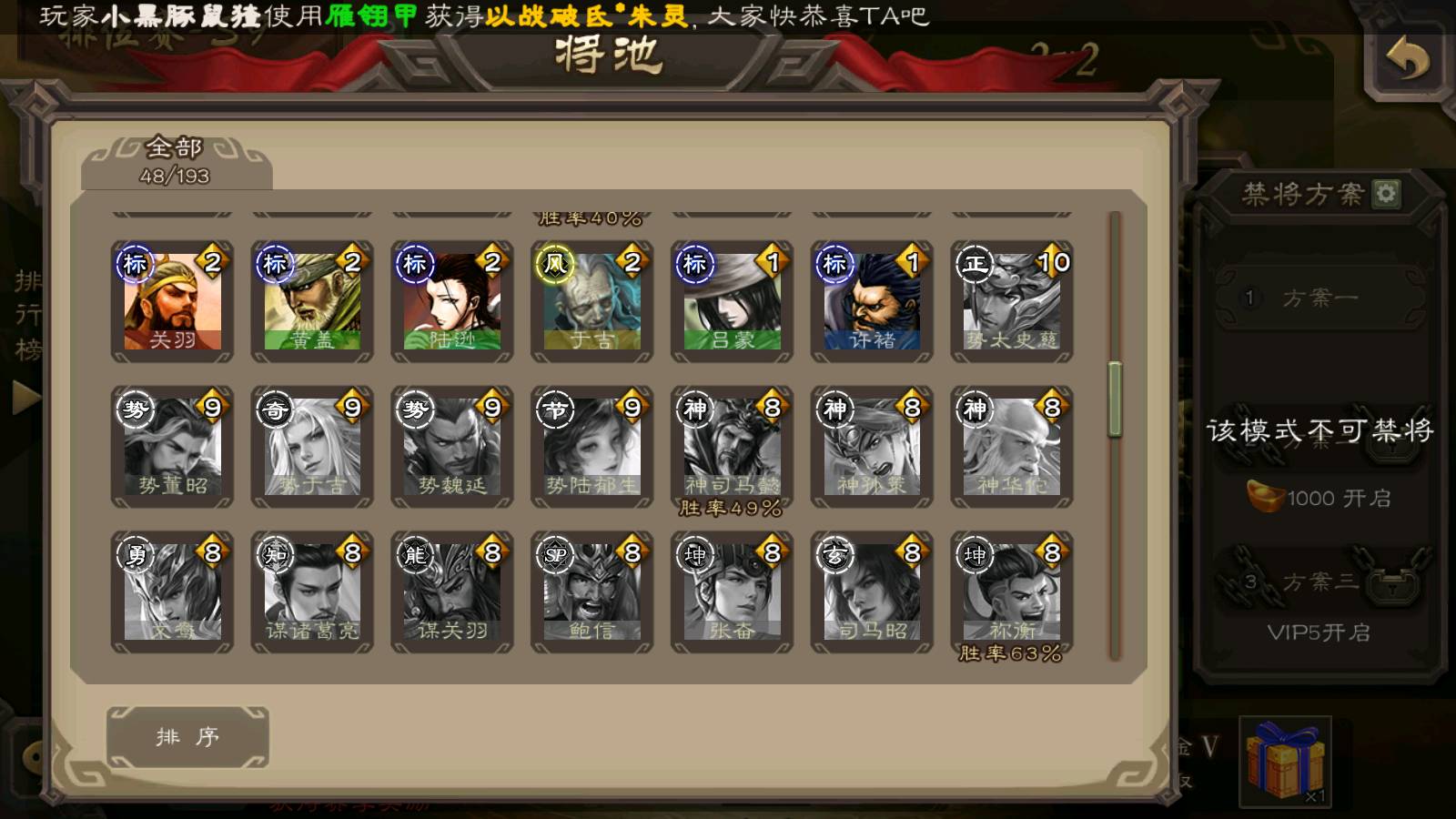Select the 祢衡 hero card
Image resolution: width=1456 pixels, height=819 pixels.
click(1012, 592)
